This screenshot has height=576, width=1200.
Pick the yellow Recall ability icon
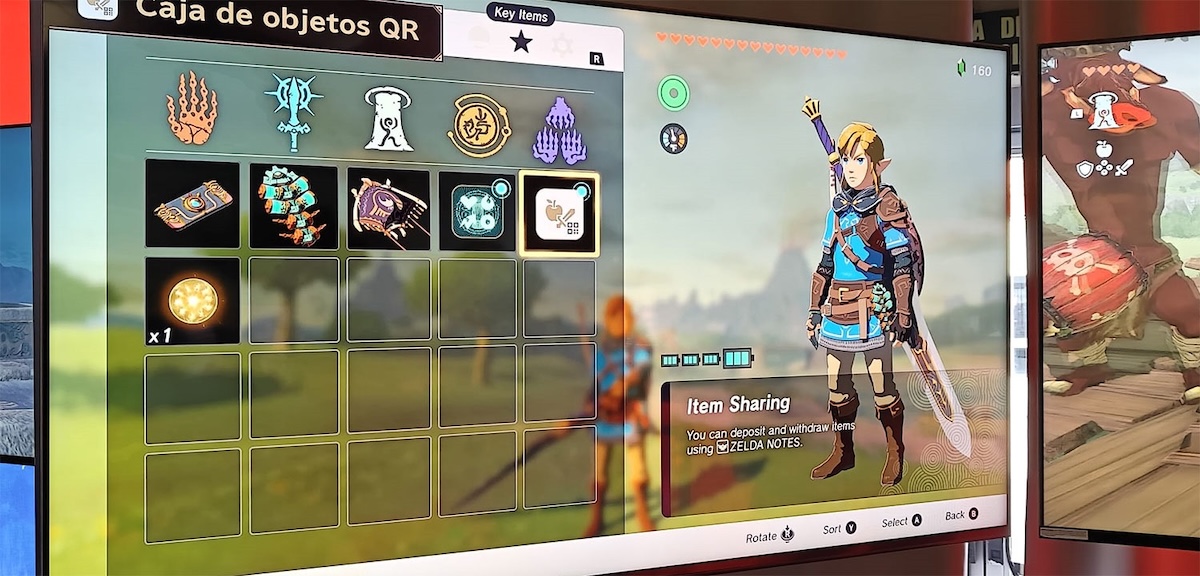479,123
